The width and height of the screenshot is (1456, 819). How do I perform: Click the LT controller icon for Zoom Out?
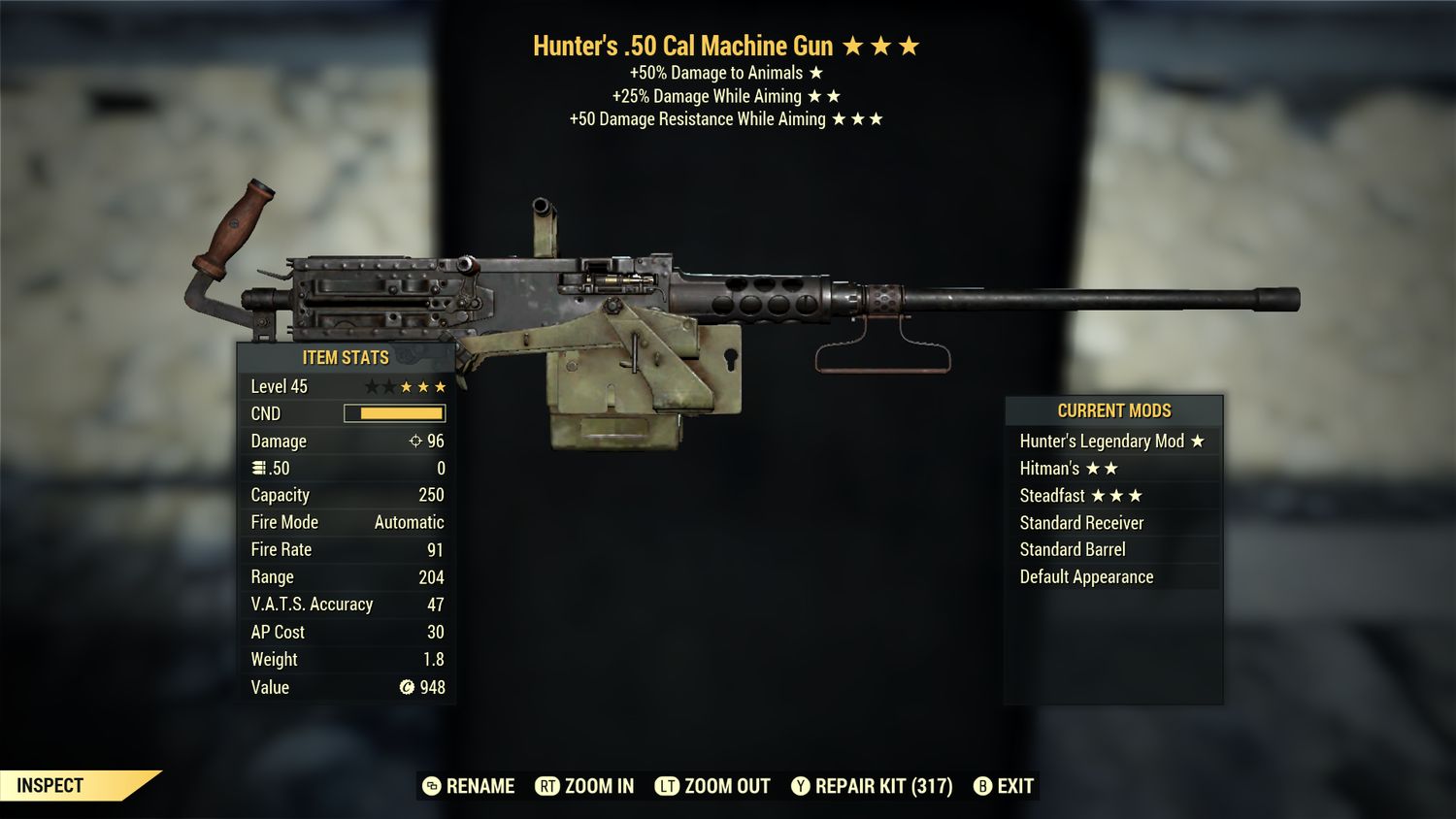668,786
